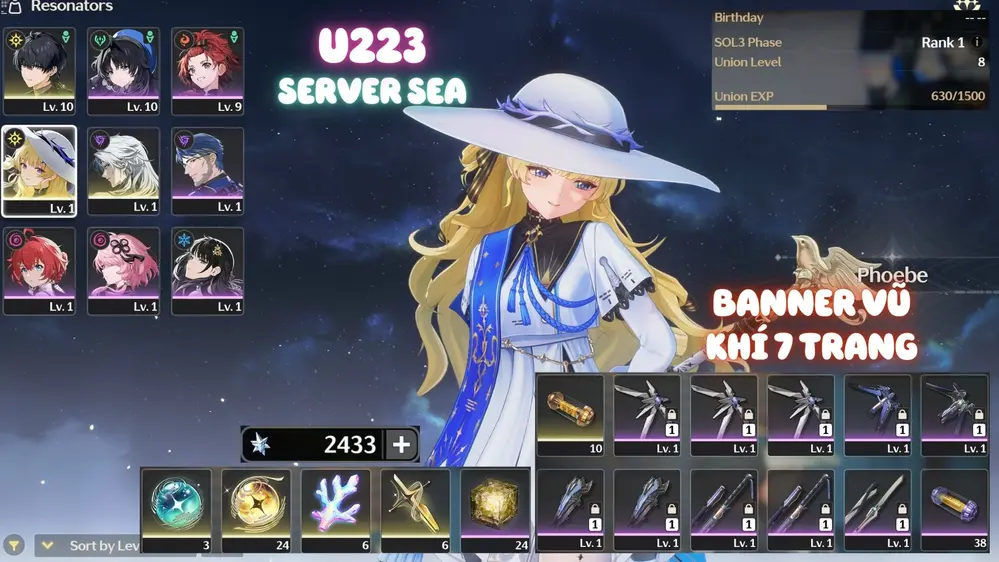The height and width of the screenshot is (562, 999).
Task: Select the dark-haired boy Lv. 10 resonator
Action: coord(39,71)
